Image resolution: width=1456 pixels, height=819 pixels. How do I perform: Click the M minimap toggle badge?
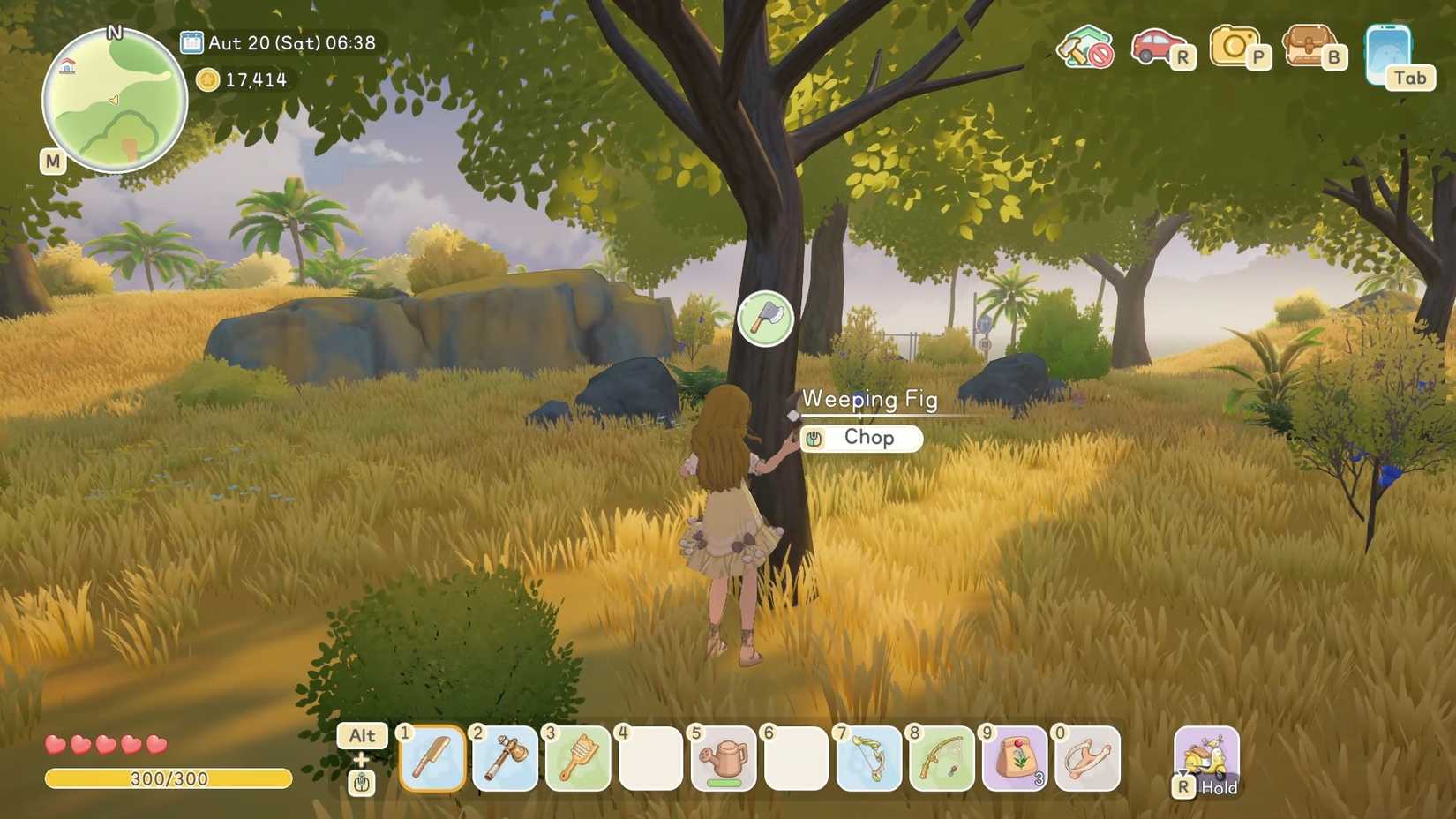pyautogui.click(x=52, y=162)
